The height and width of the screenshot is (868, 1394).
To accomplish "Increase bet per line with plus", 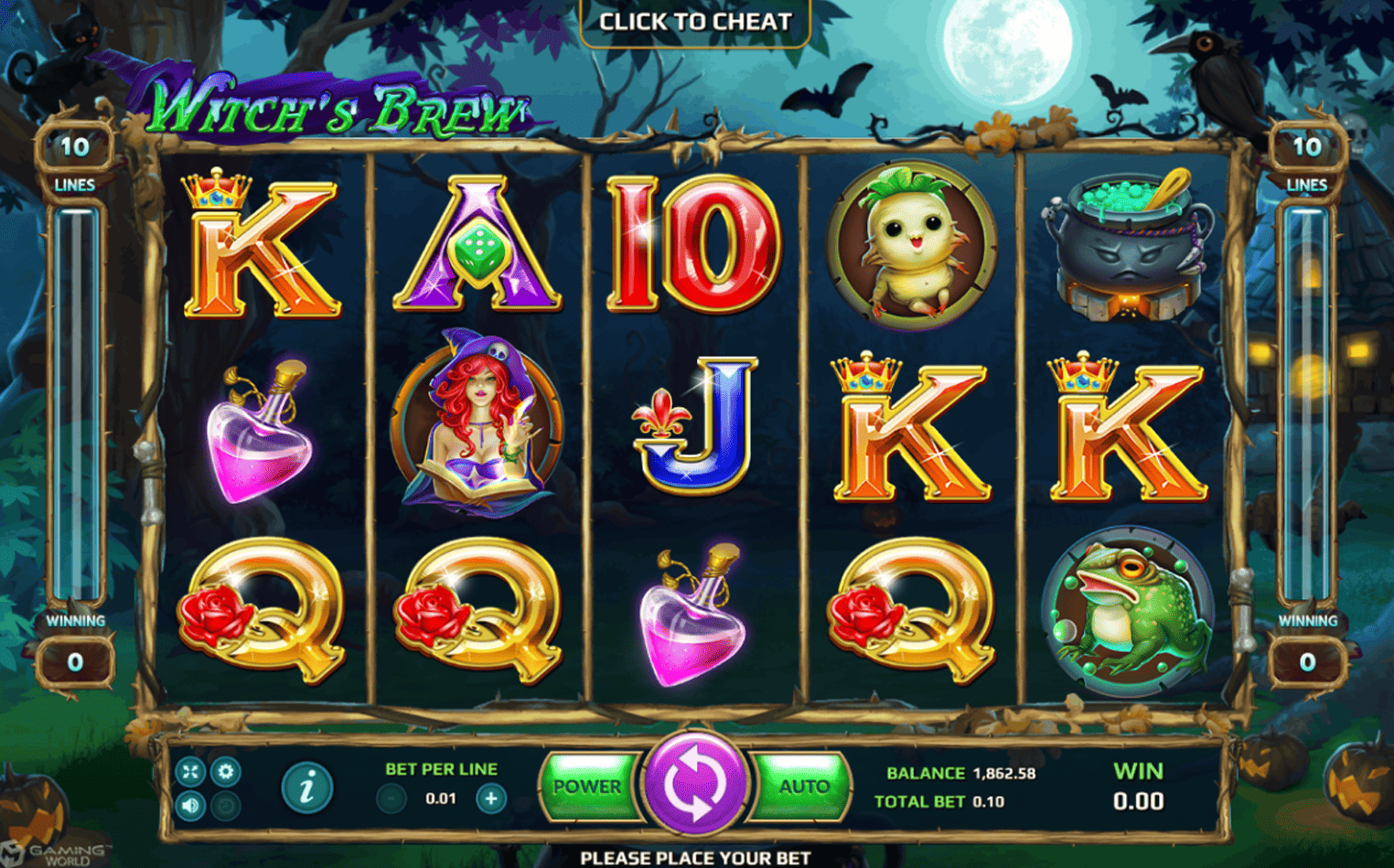I will pyautogui.click(x=491, y=798).
